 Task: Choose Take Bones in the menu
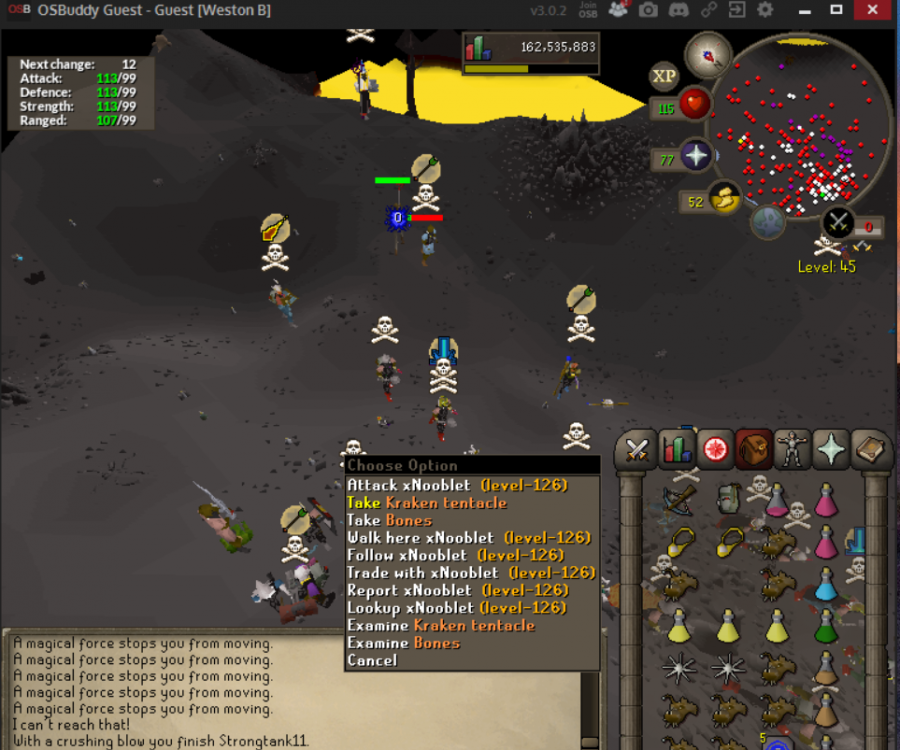(x=390, y=520)
